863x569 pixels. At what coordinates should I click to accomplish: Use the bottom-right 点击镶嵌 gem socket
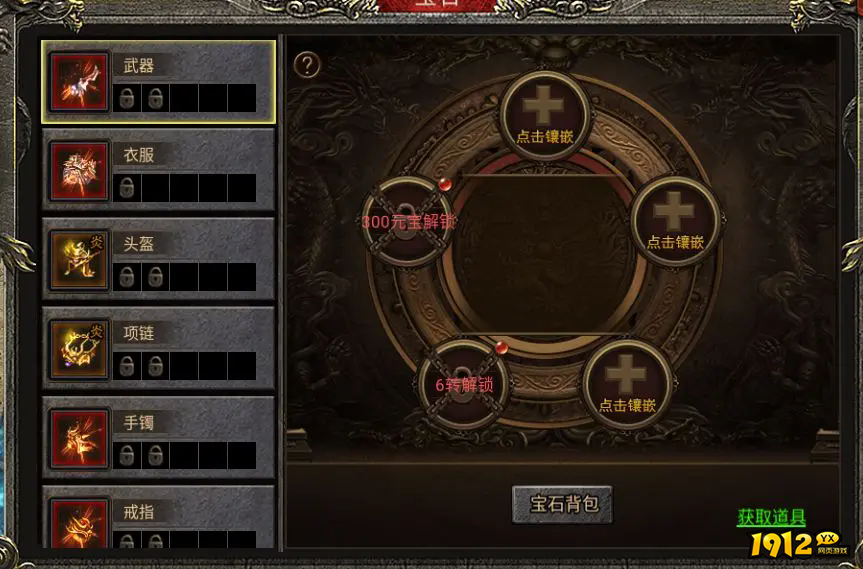[627, 383]
